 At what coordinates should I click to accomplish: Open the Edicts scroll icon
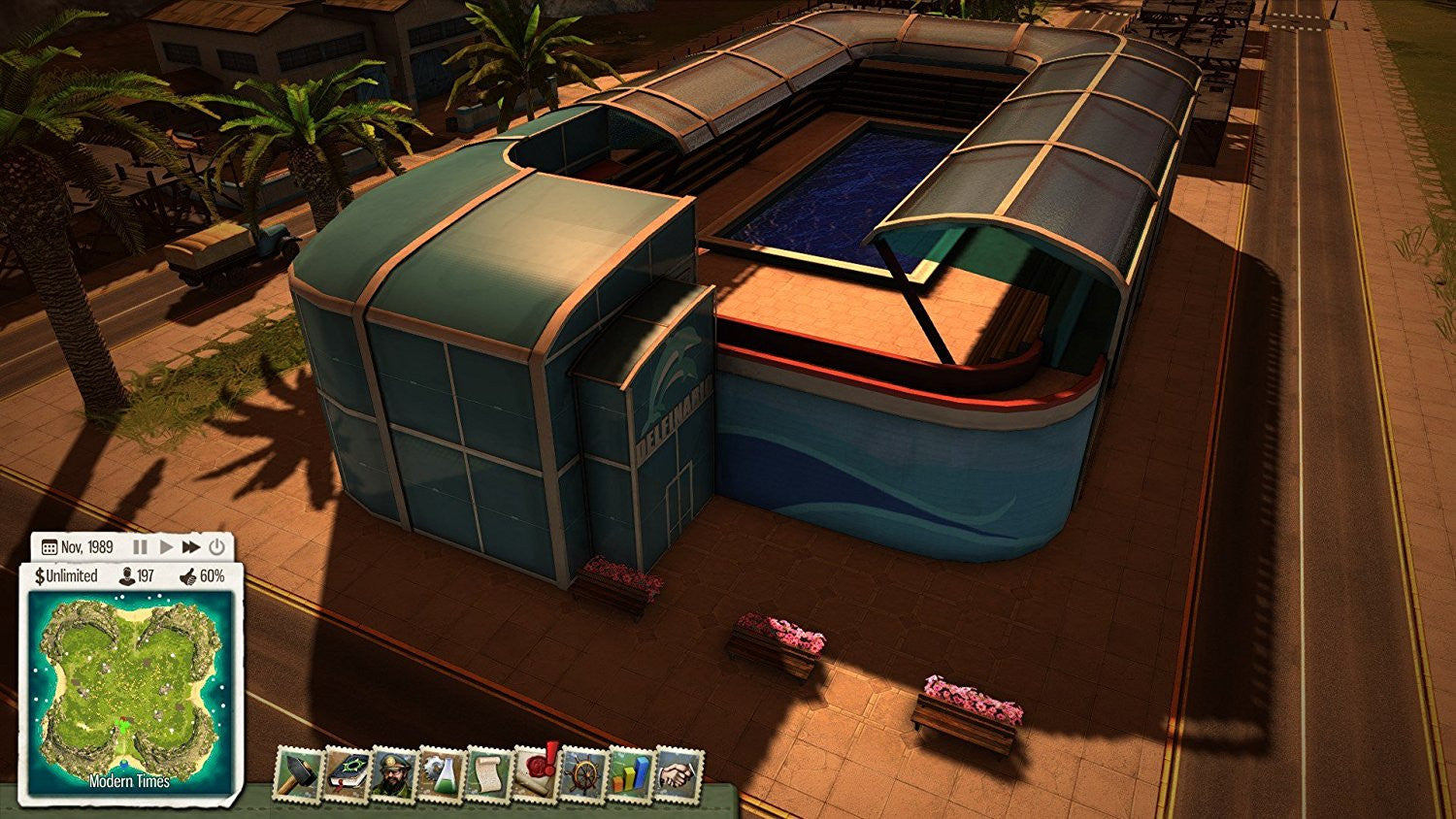487,771
